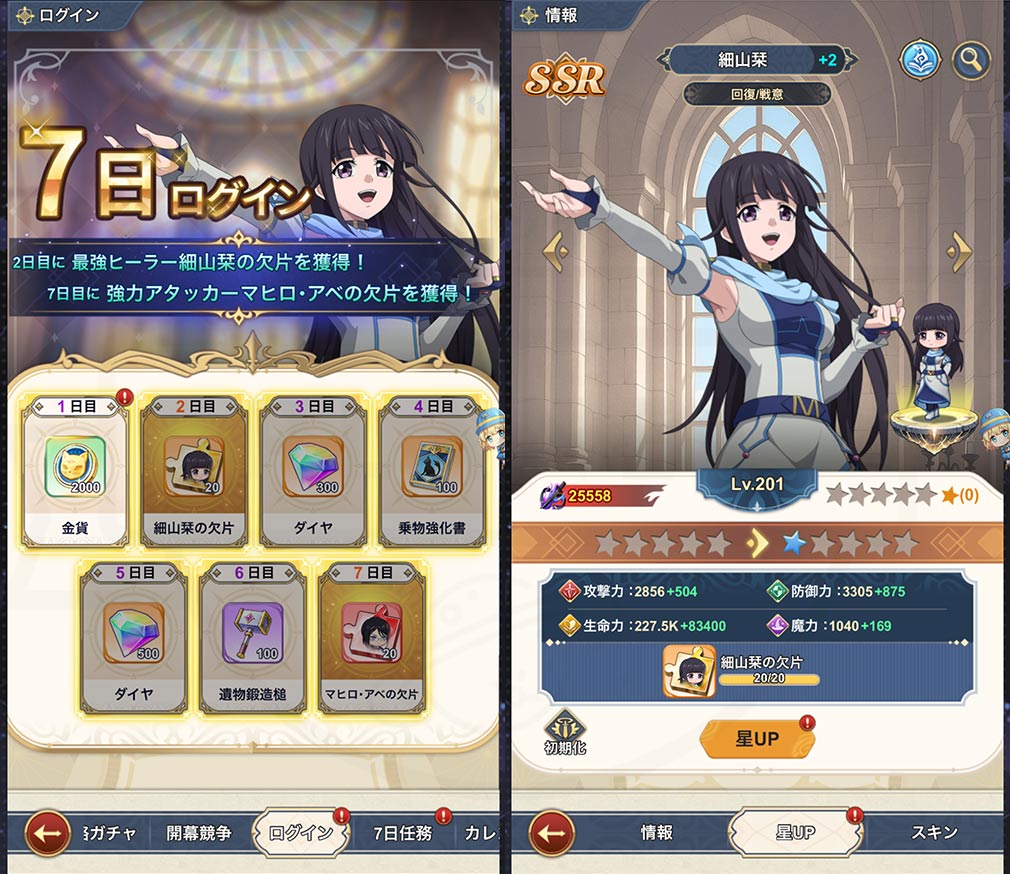The width and height of the screenshot is (1010, 874).
Task: Tap the orange 星UP button
Action: [x=756, y=739]
